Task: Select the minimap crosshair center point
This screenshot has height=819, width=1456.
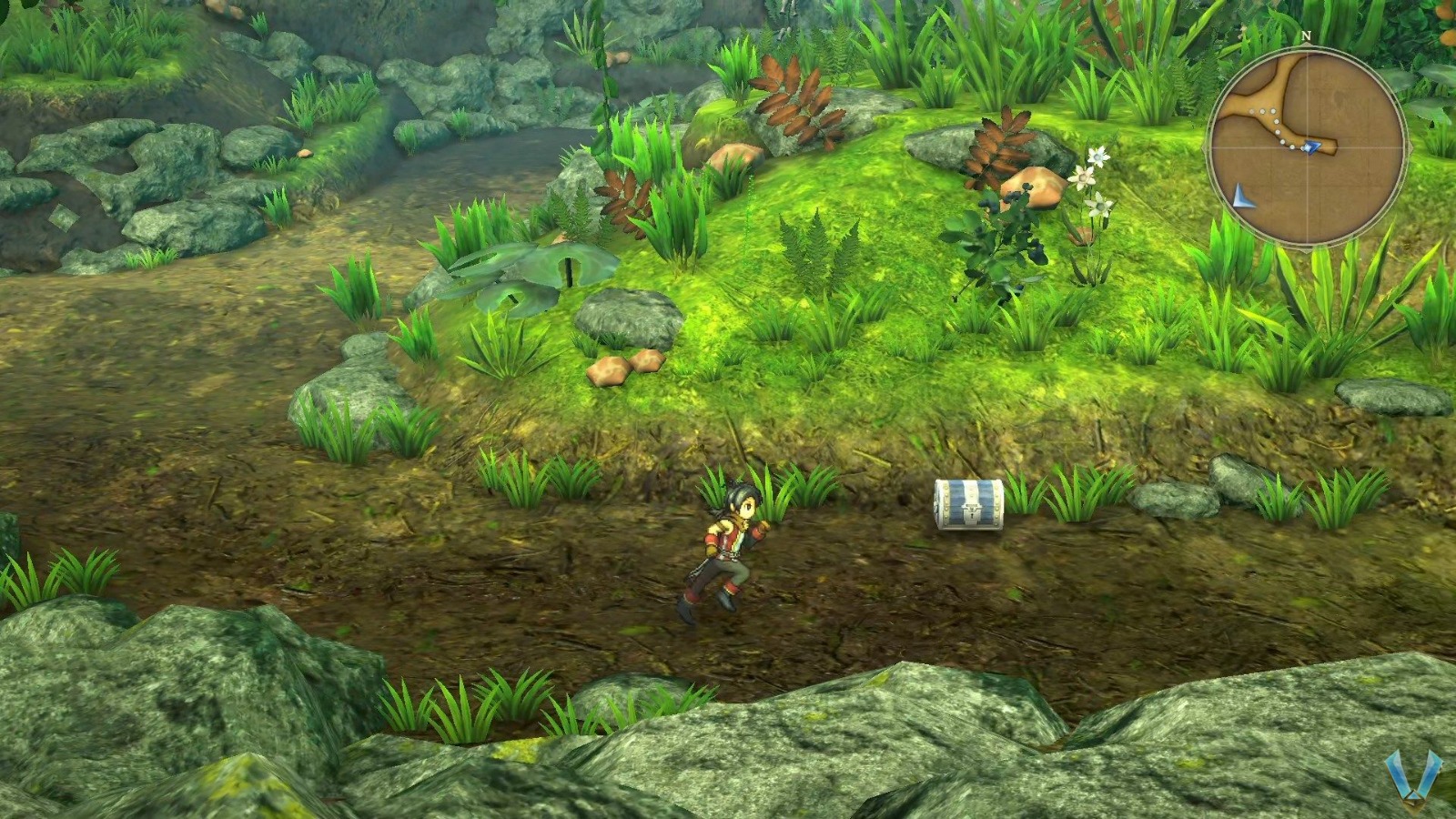Action: (1308, 147)
